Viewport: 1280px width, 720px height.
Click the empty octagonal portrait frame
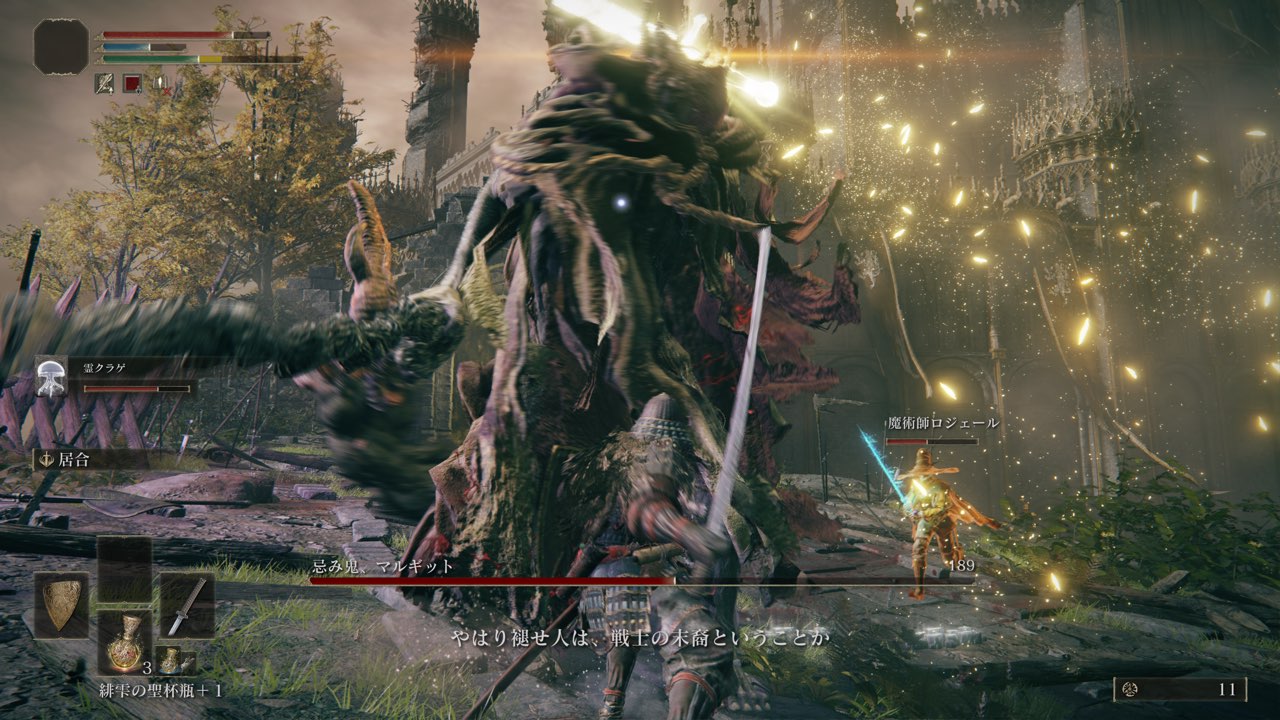[62, 46]
